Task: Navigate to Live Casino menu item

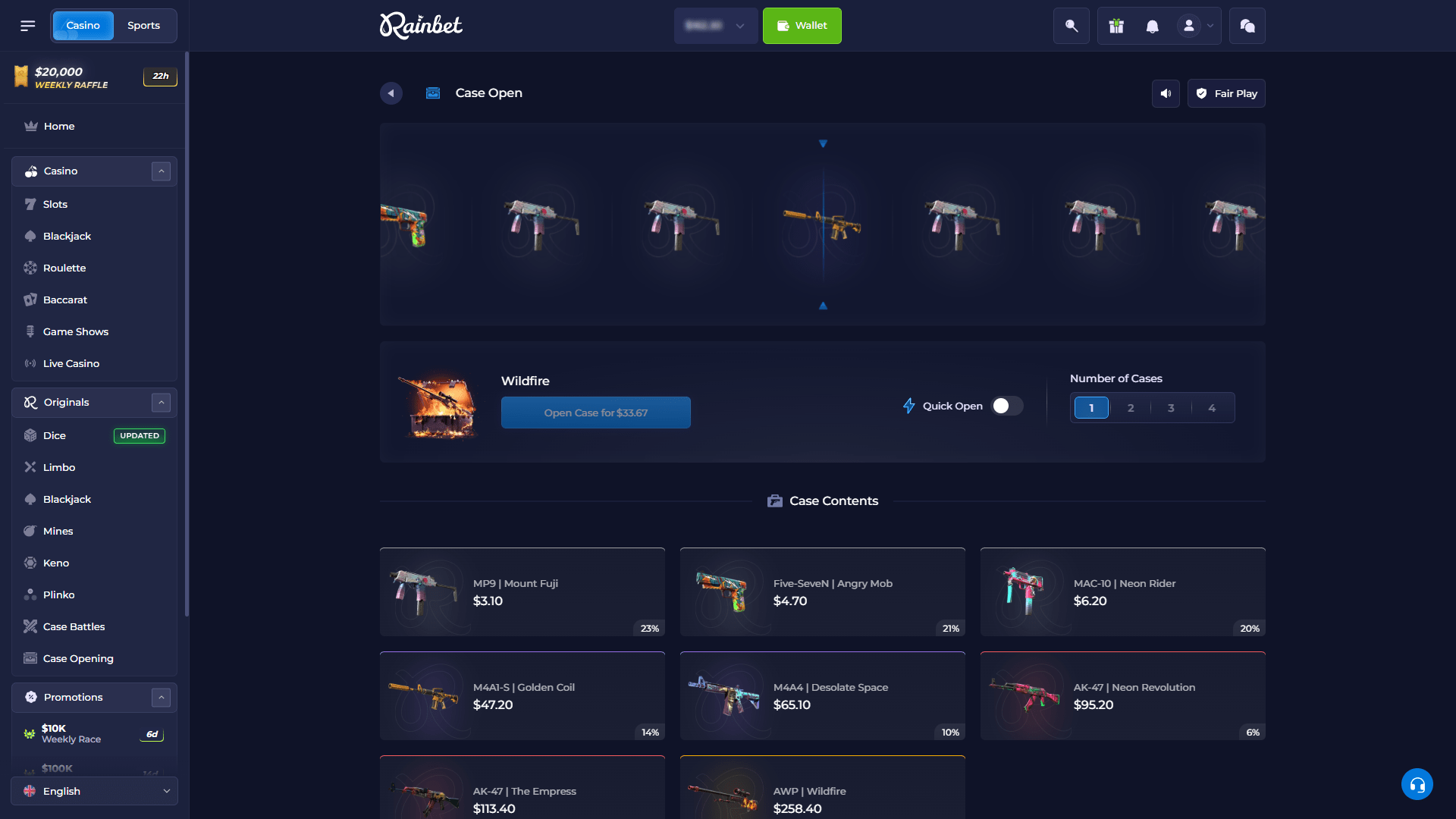Action: point(69,363)
